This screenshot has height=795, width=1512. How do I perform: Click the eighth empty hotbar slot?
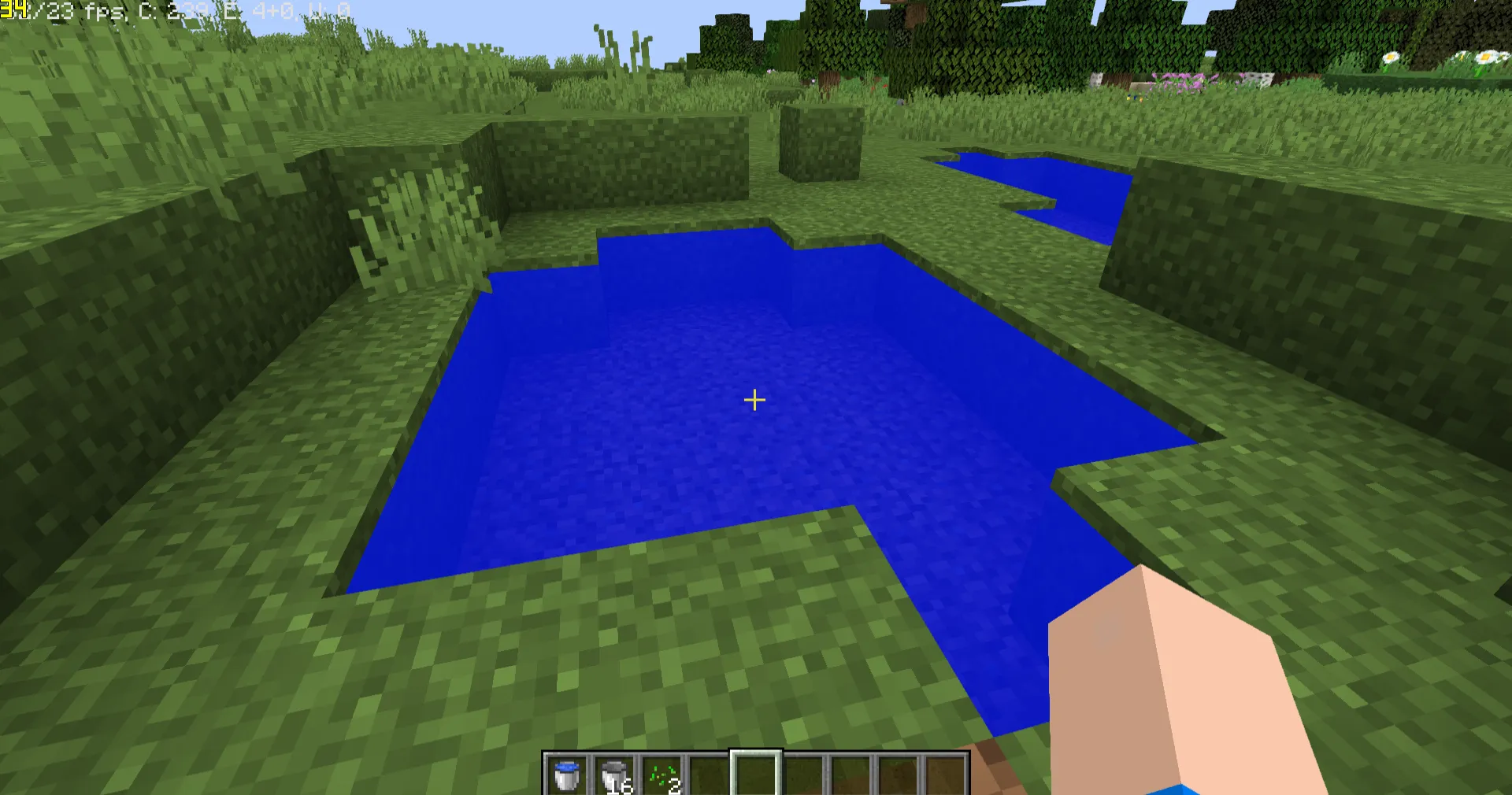click(897, 773)
